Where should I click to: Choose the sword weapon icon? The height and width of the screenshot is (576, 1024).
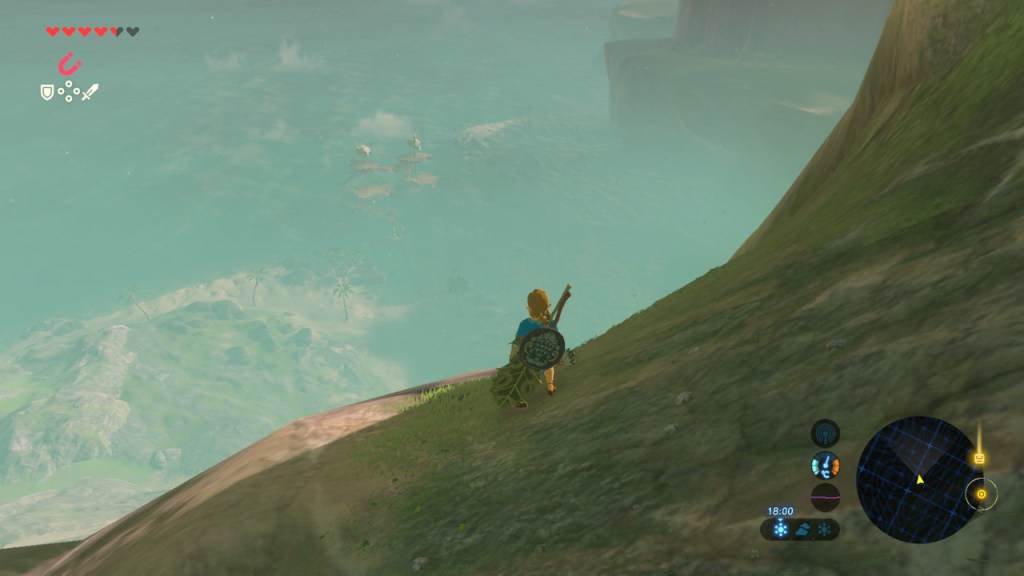(x=90, y=92)
